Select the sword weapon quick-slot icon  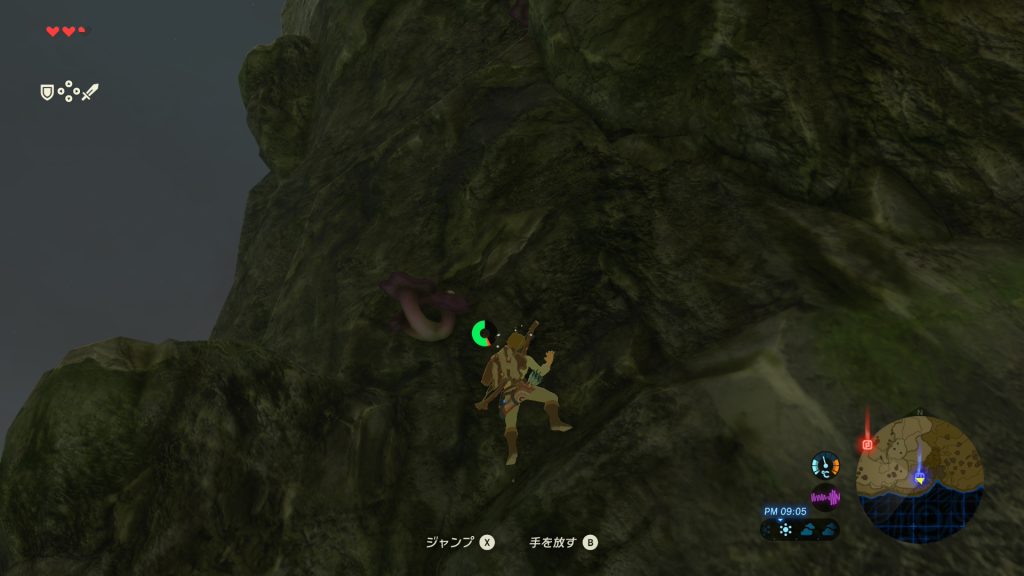coord(90,92)
